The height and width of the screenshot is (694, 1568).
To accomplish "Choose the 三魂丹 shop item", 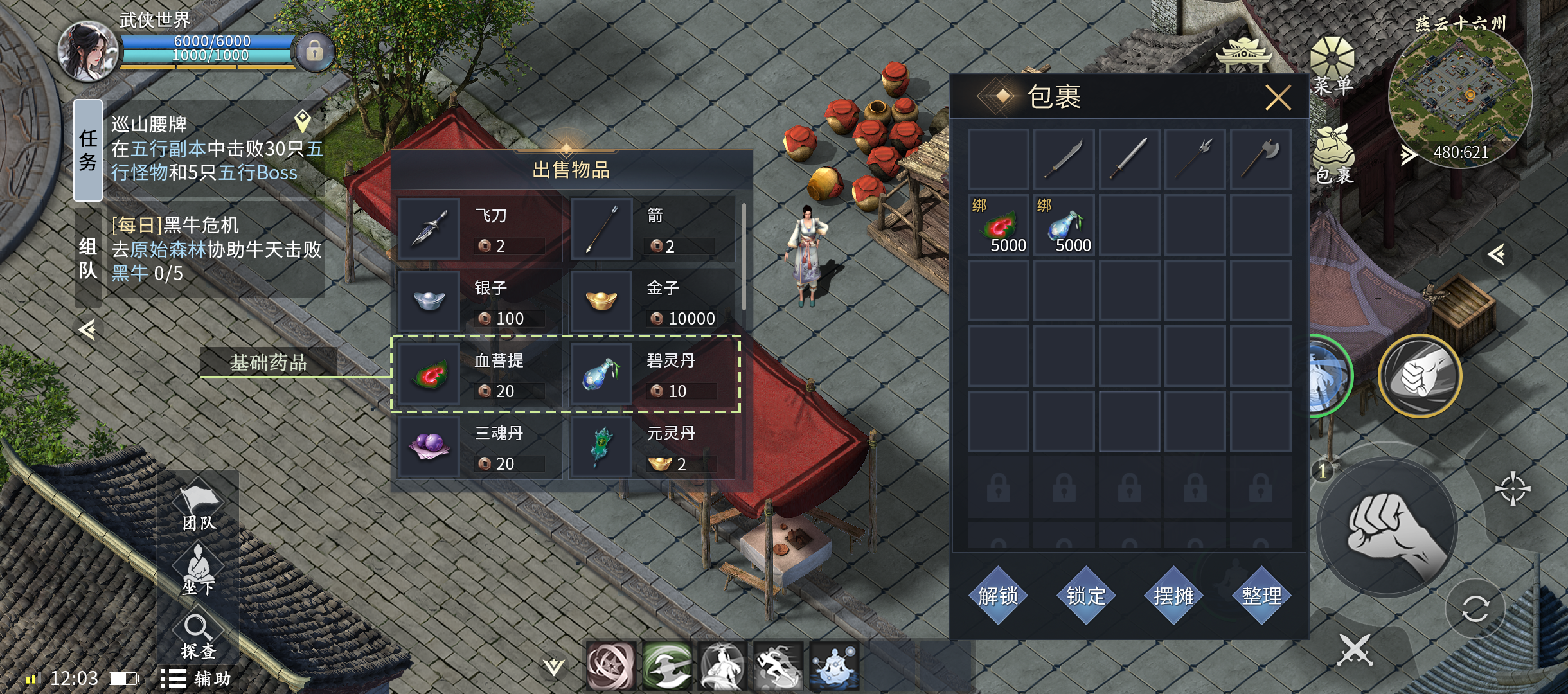I will click(479, 447).
